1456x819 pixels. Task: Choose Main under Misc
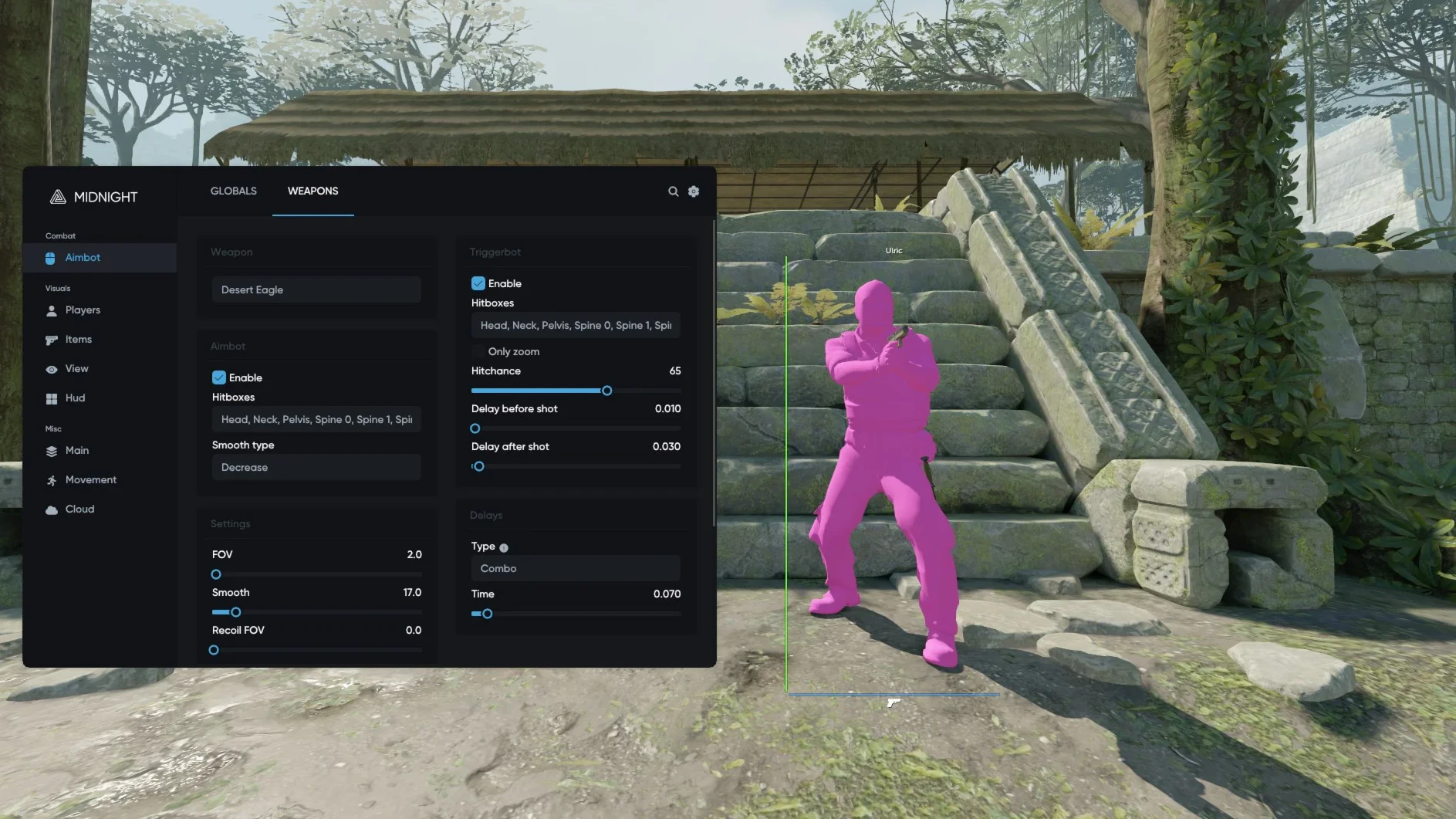76,451
